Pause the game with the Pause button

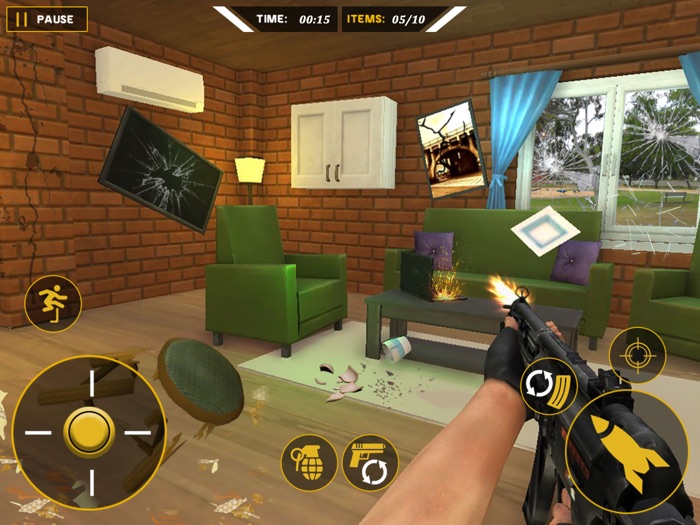47,19
